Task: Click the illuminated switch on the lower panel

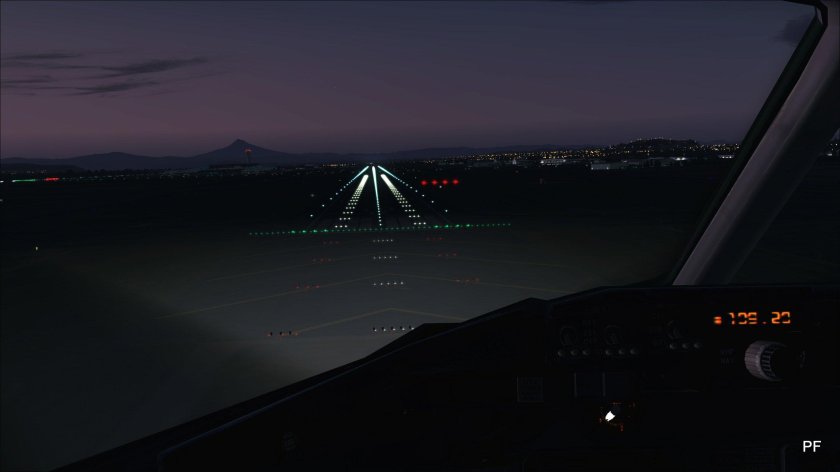Action: [x=609, y=414]
